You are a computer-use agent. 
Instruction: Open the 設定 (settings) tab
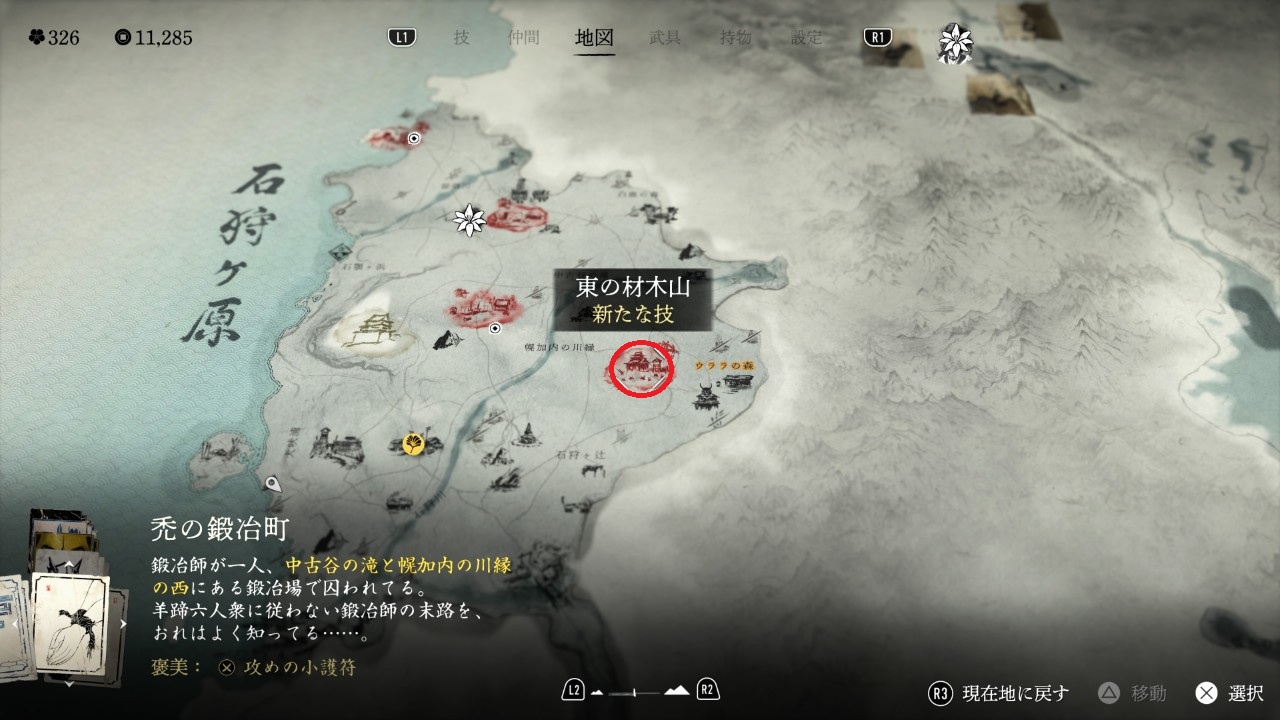click(x=806, y=38)
